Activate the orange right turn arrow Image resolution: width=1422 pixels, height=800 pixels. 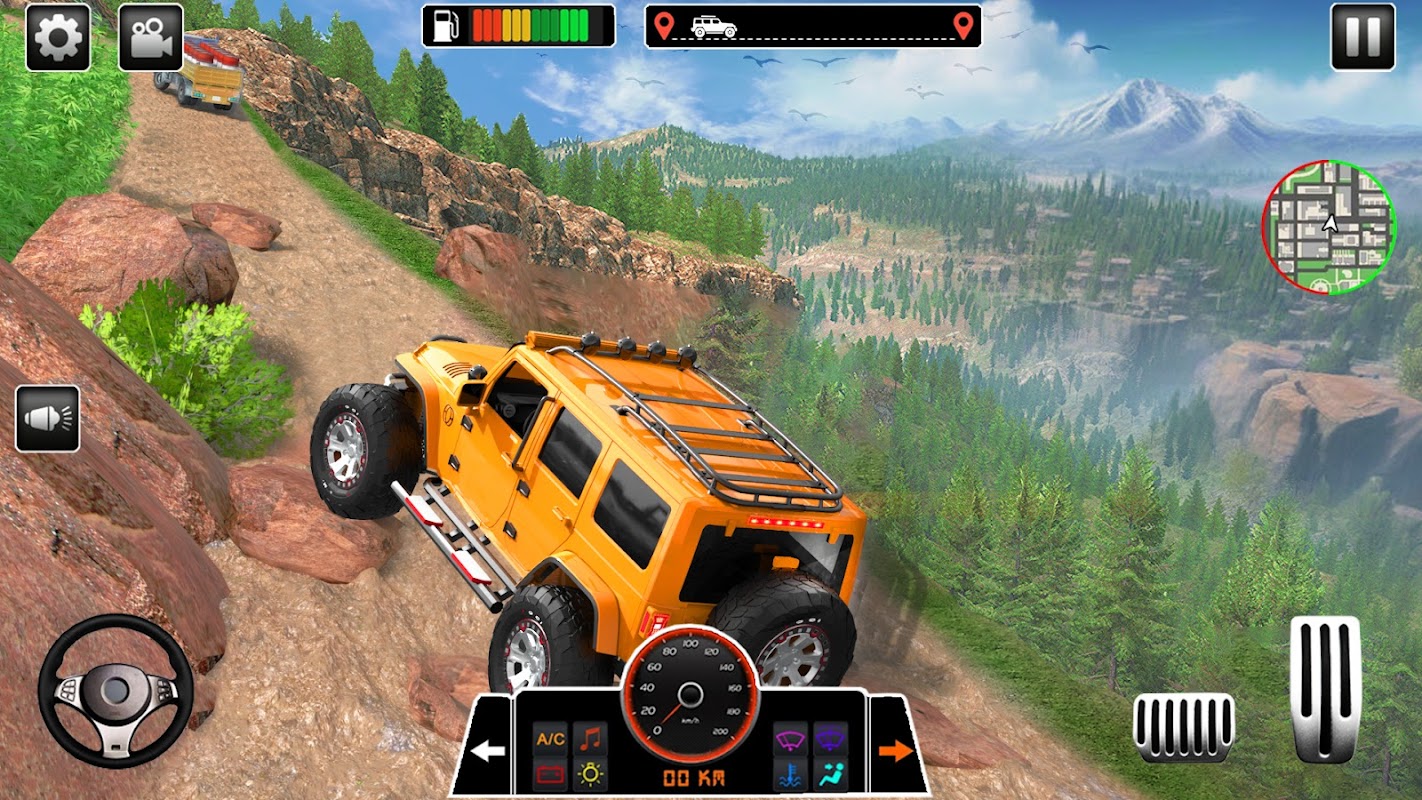pos(896,750)
